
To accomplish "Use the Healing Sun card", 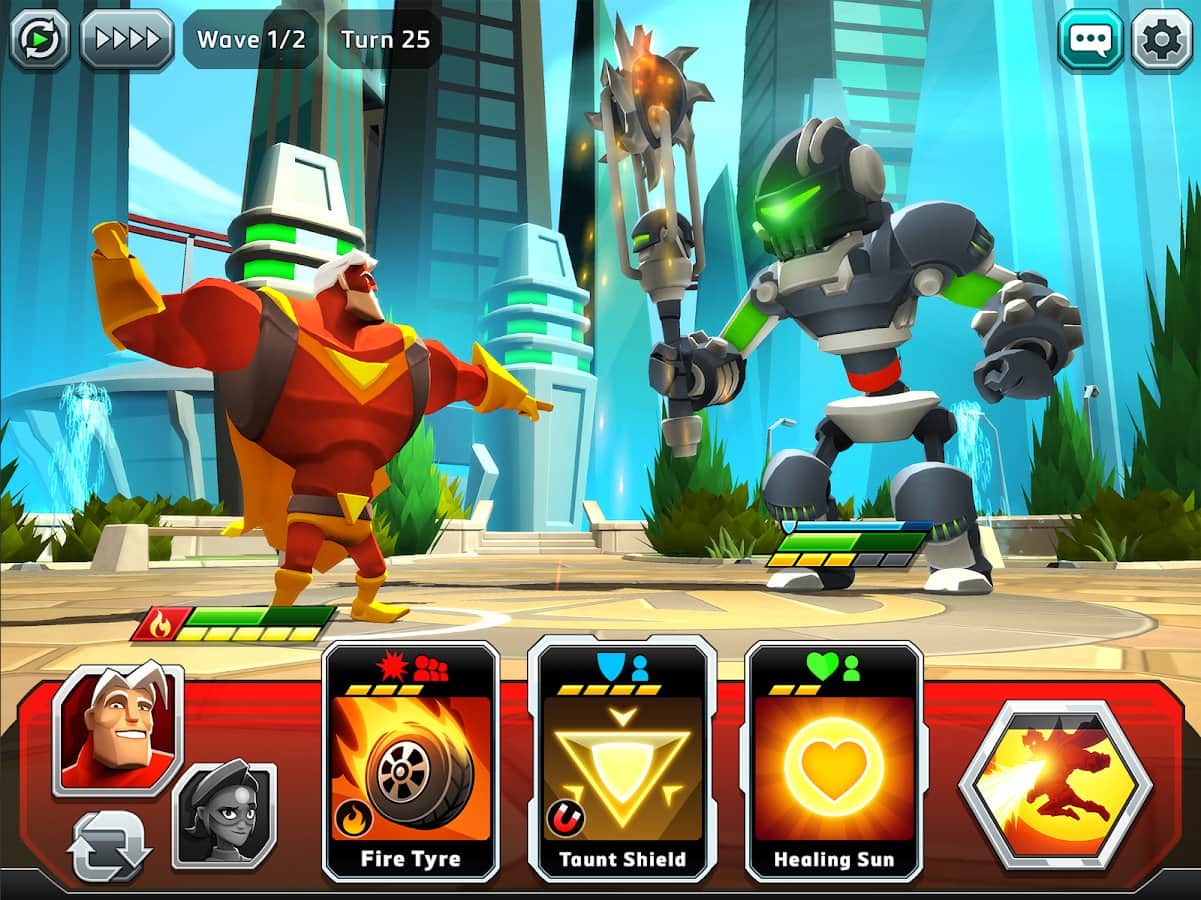I will [x=834, y=762].
